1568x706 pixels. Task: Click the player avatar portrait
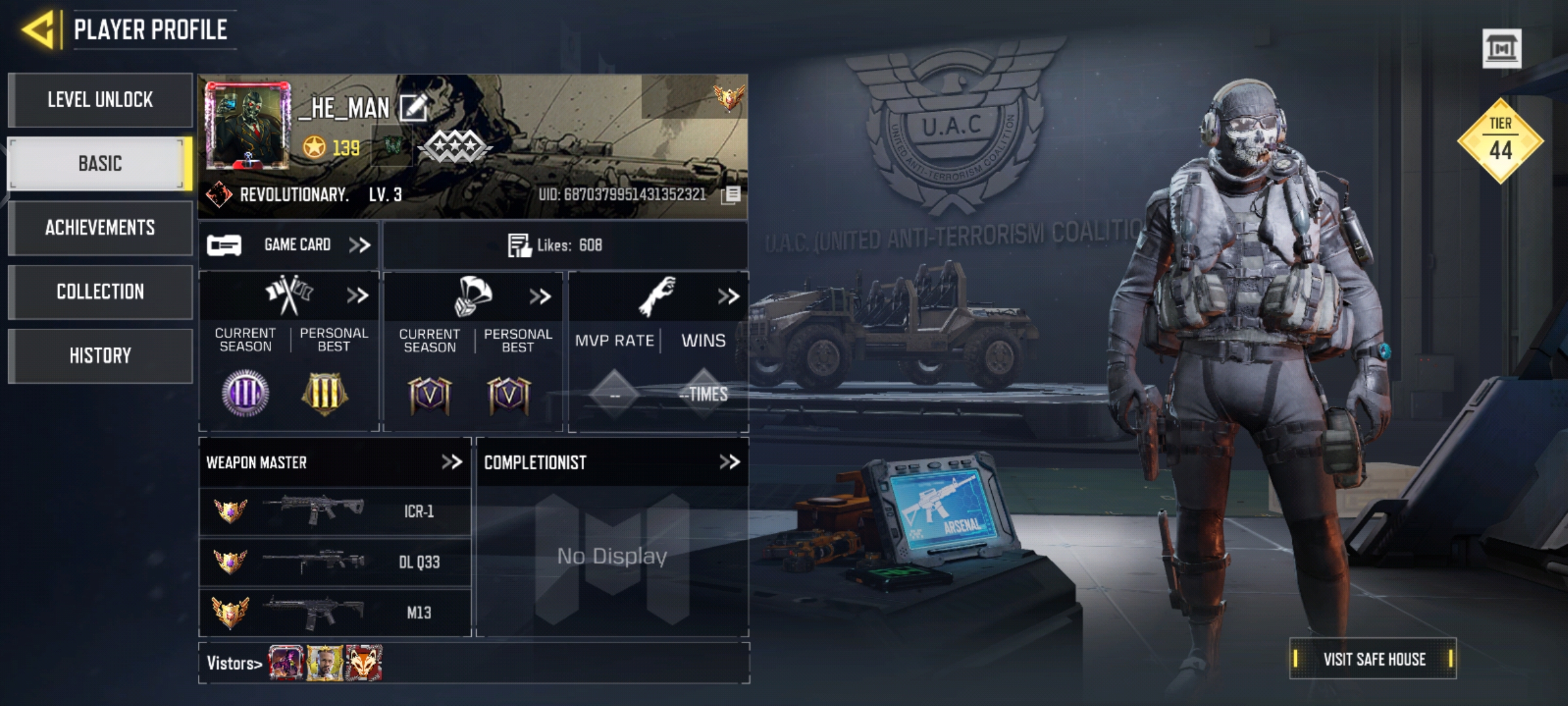pyautogui.click(x=248, y=126)
